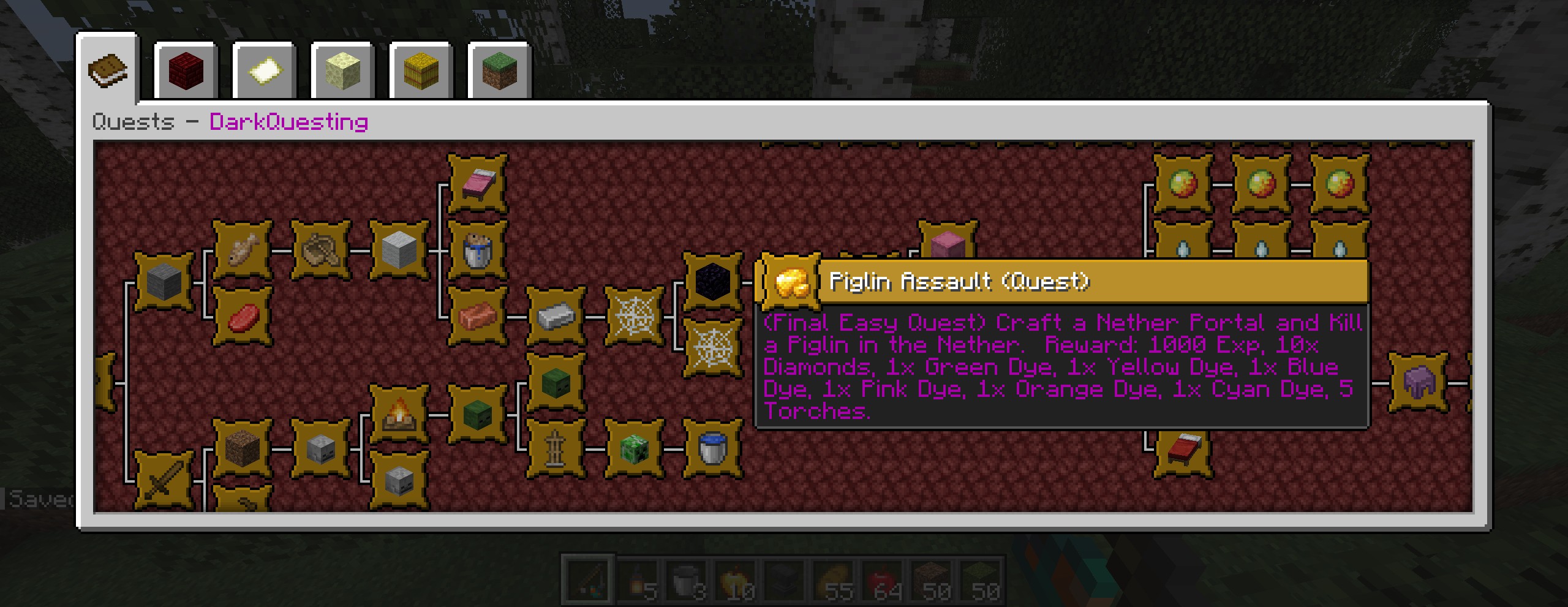Switch to the hay bale tab

click(421, 71)
